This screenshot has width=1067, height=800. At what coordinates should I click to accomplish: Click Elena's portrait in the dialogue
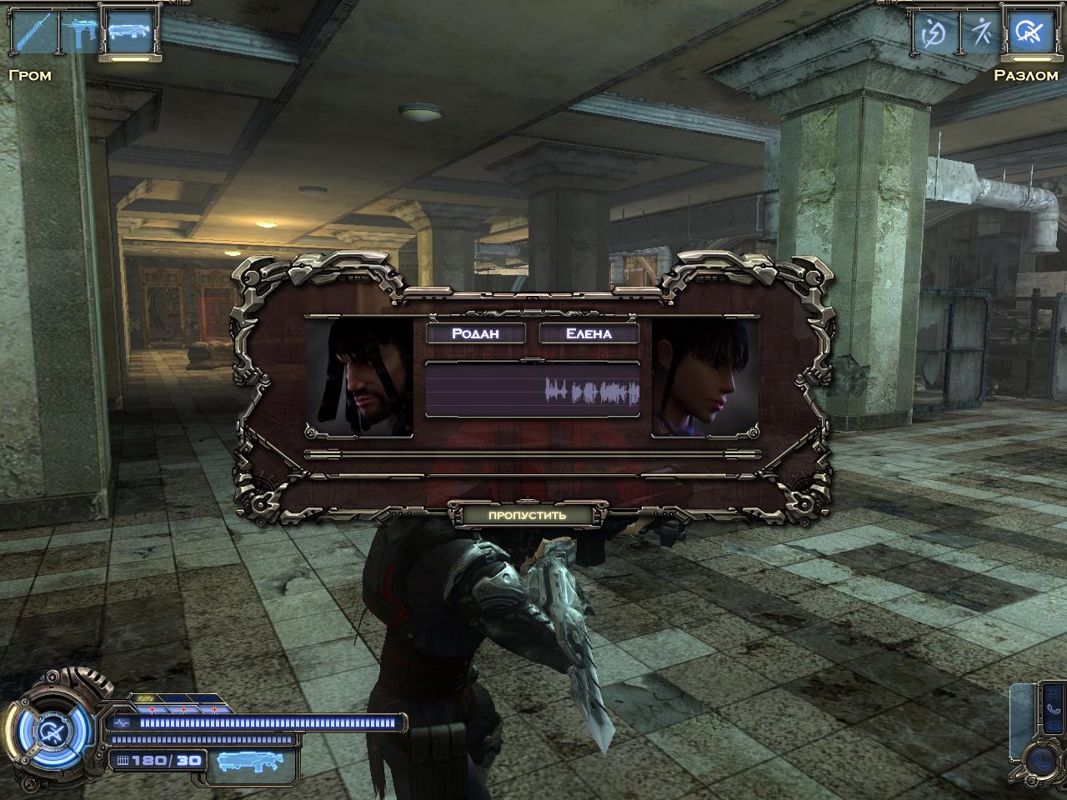tap(704, 377)
